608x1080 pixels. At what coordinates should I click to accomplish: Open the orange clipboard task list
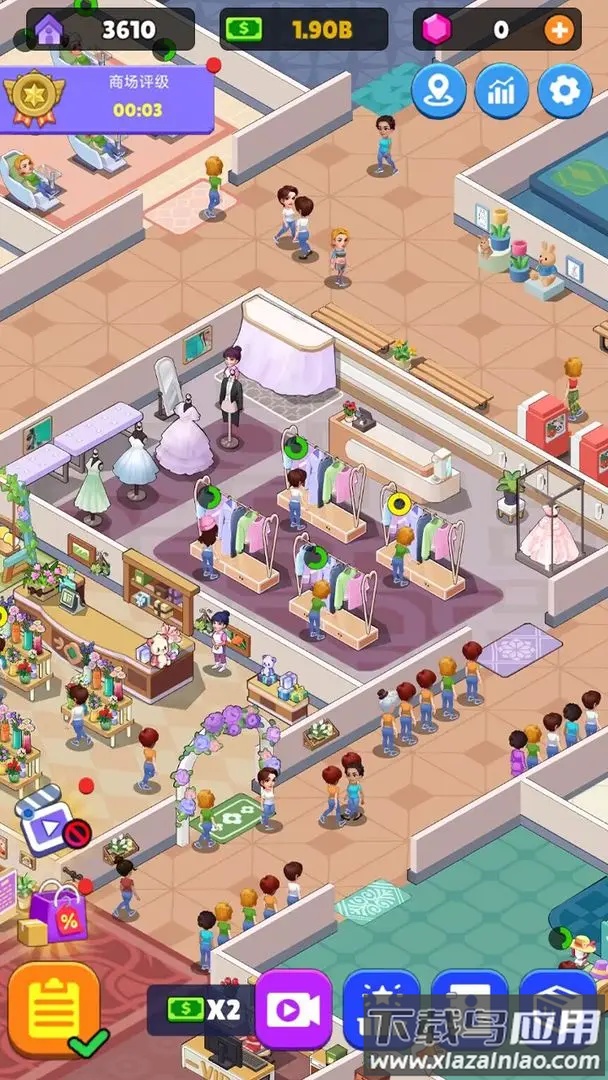(54, 1010)
